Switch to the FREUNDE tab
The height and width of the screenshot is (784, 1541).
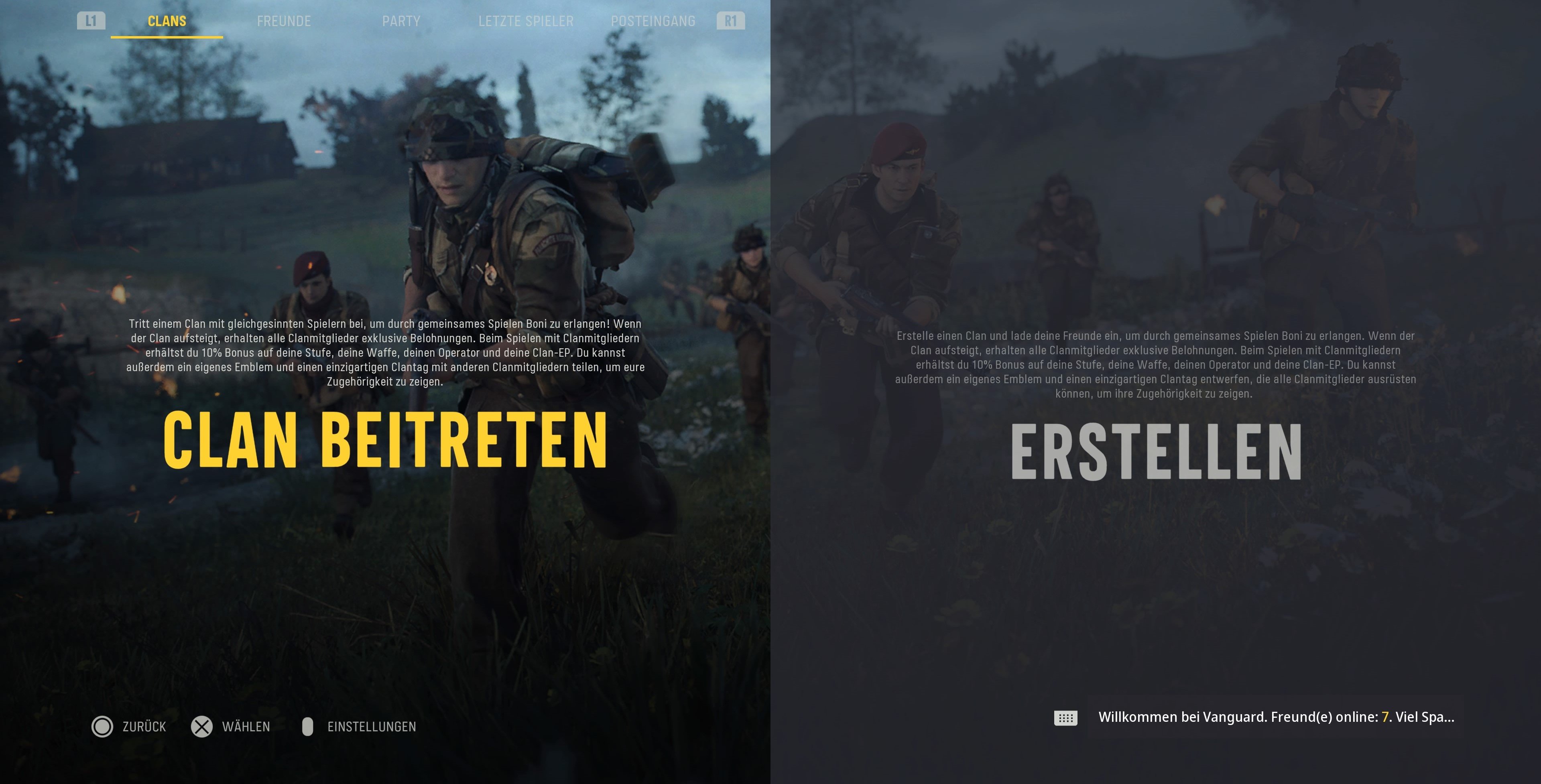pyautogui.click(x=284, y=20)
